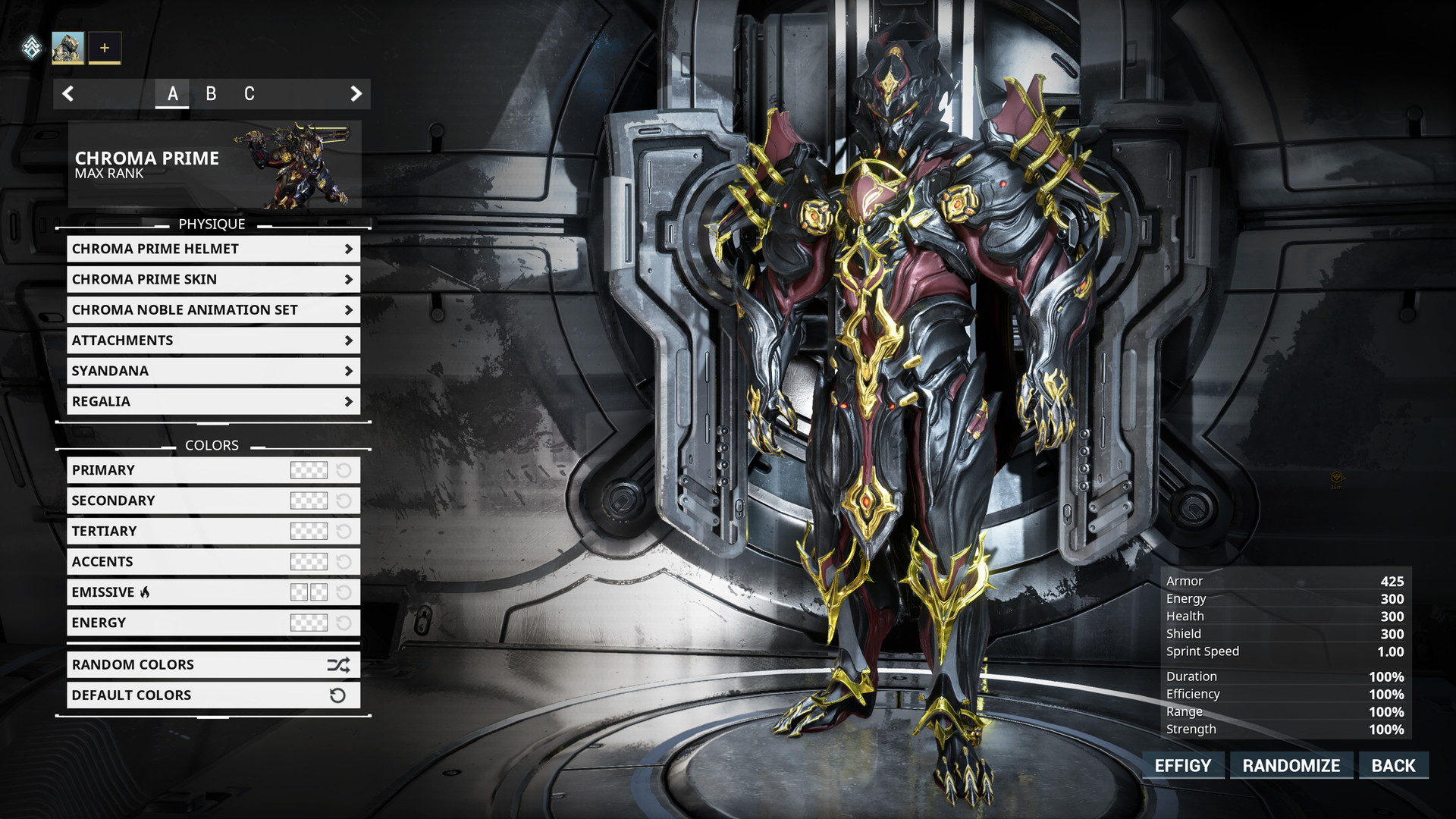This screenshot has height=819, width=1456.
Task: Reset the Accents color with the revert icon
Action: 345,562
